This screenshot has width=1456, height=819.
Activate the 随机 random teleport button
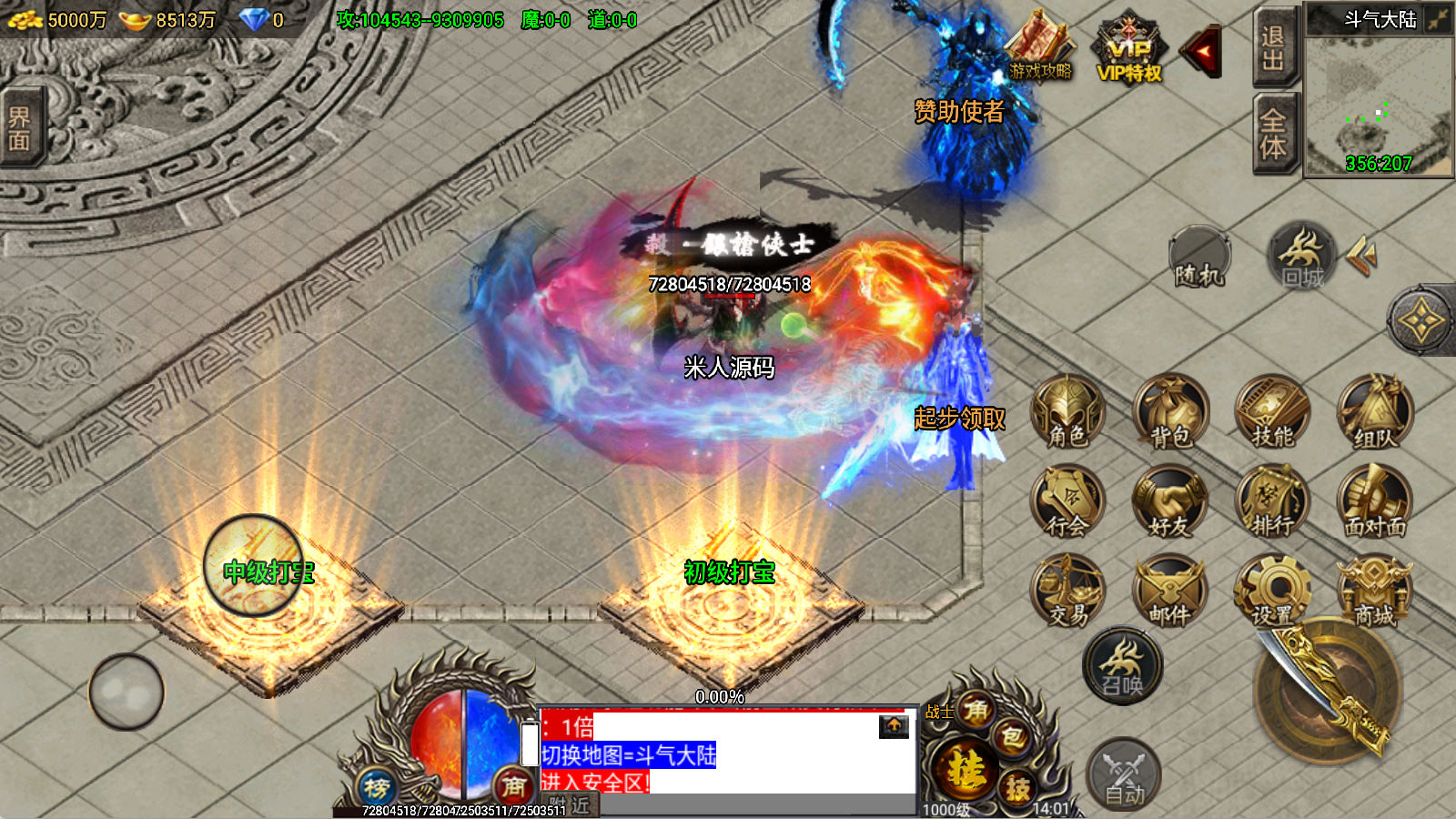pos(1199,259)
